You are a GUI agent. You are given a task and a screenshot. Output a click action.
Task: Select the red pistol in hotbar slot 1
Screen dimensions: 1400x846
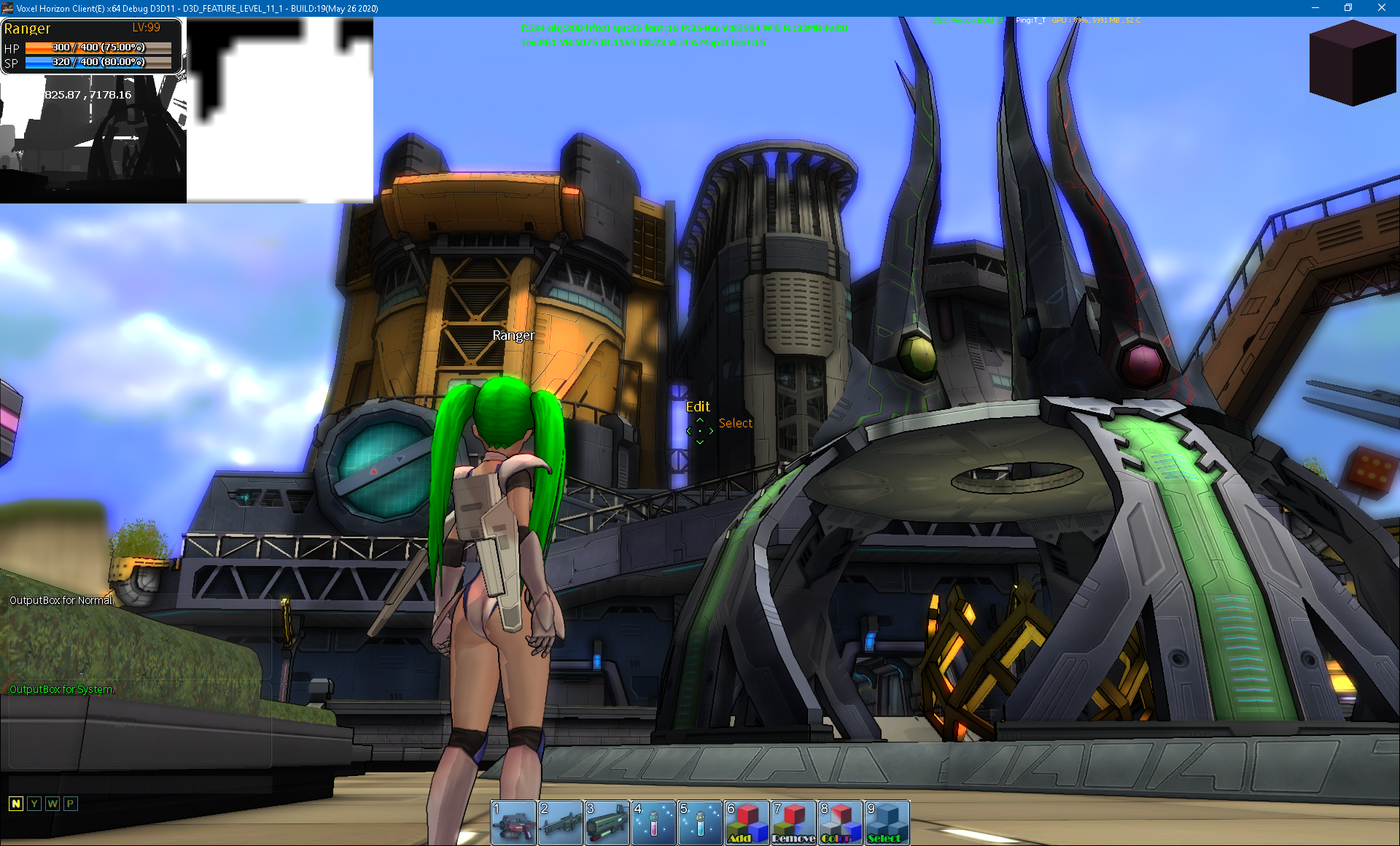pyautogui.click(x=514, y=823)
